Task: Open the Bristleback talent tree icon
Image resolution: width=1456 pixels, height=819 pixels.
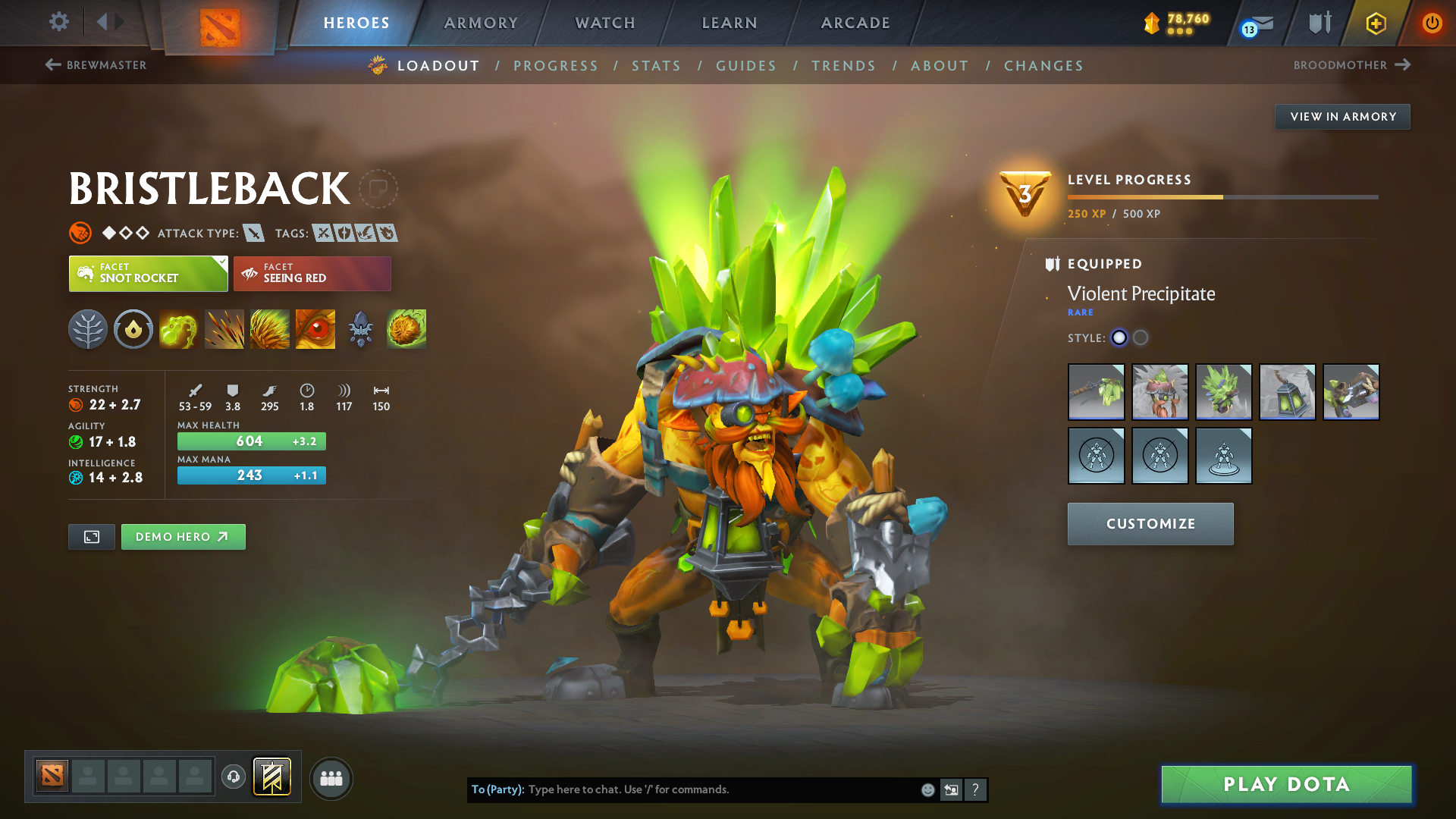Action: click(88, 328)
